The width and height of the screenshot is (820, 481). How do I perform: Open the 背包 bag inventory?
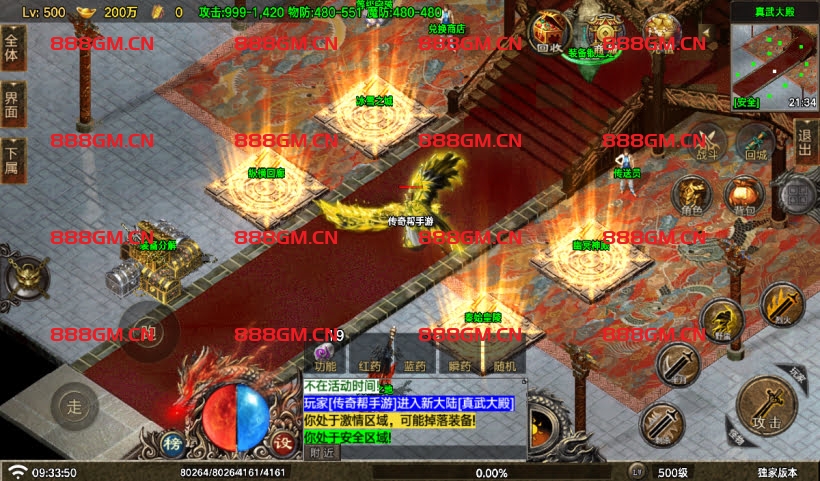point(743,195)
